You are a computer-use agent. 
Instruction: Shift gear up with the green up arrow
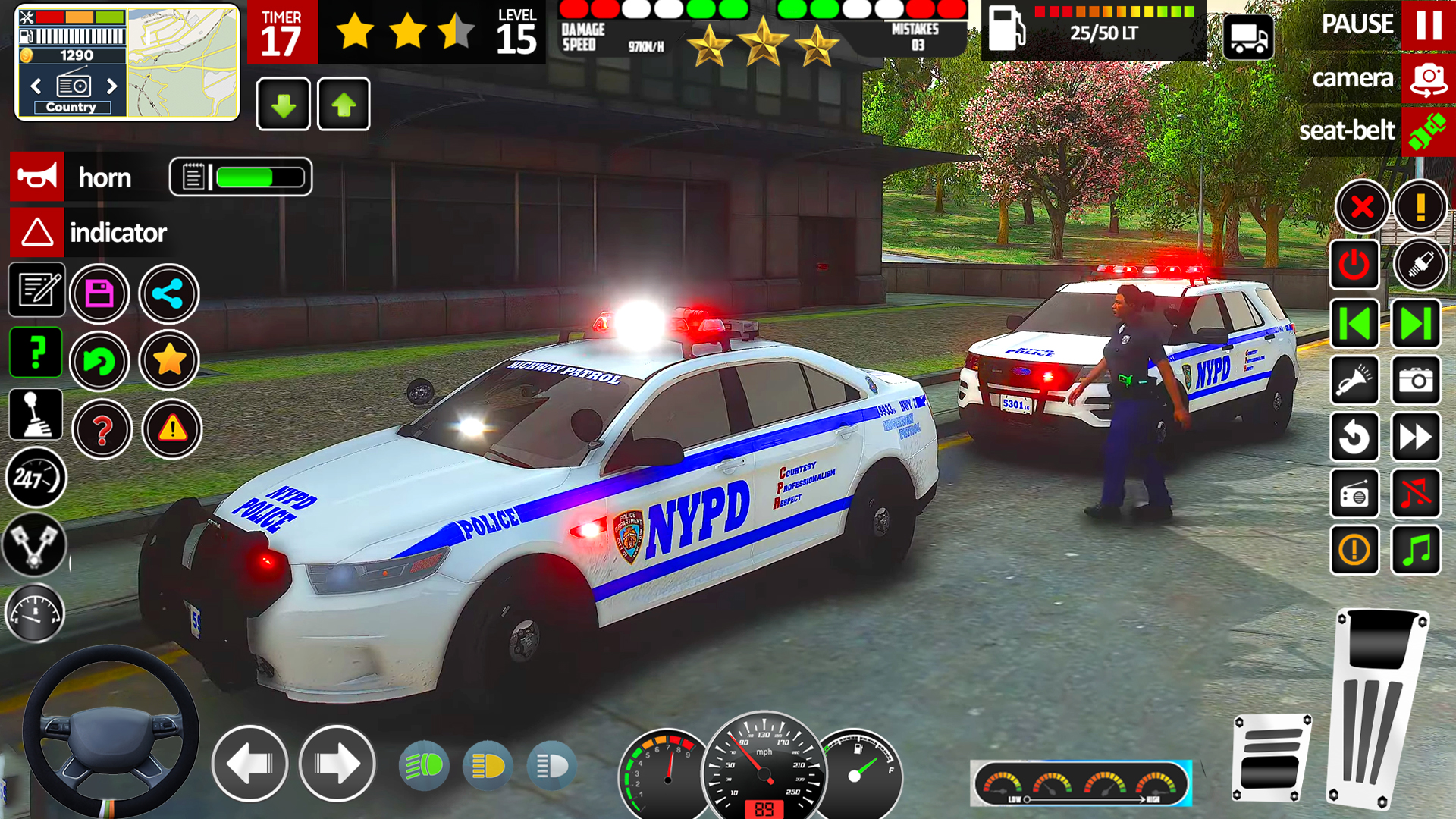[x=343, y=104]
